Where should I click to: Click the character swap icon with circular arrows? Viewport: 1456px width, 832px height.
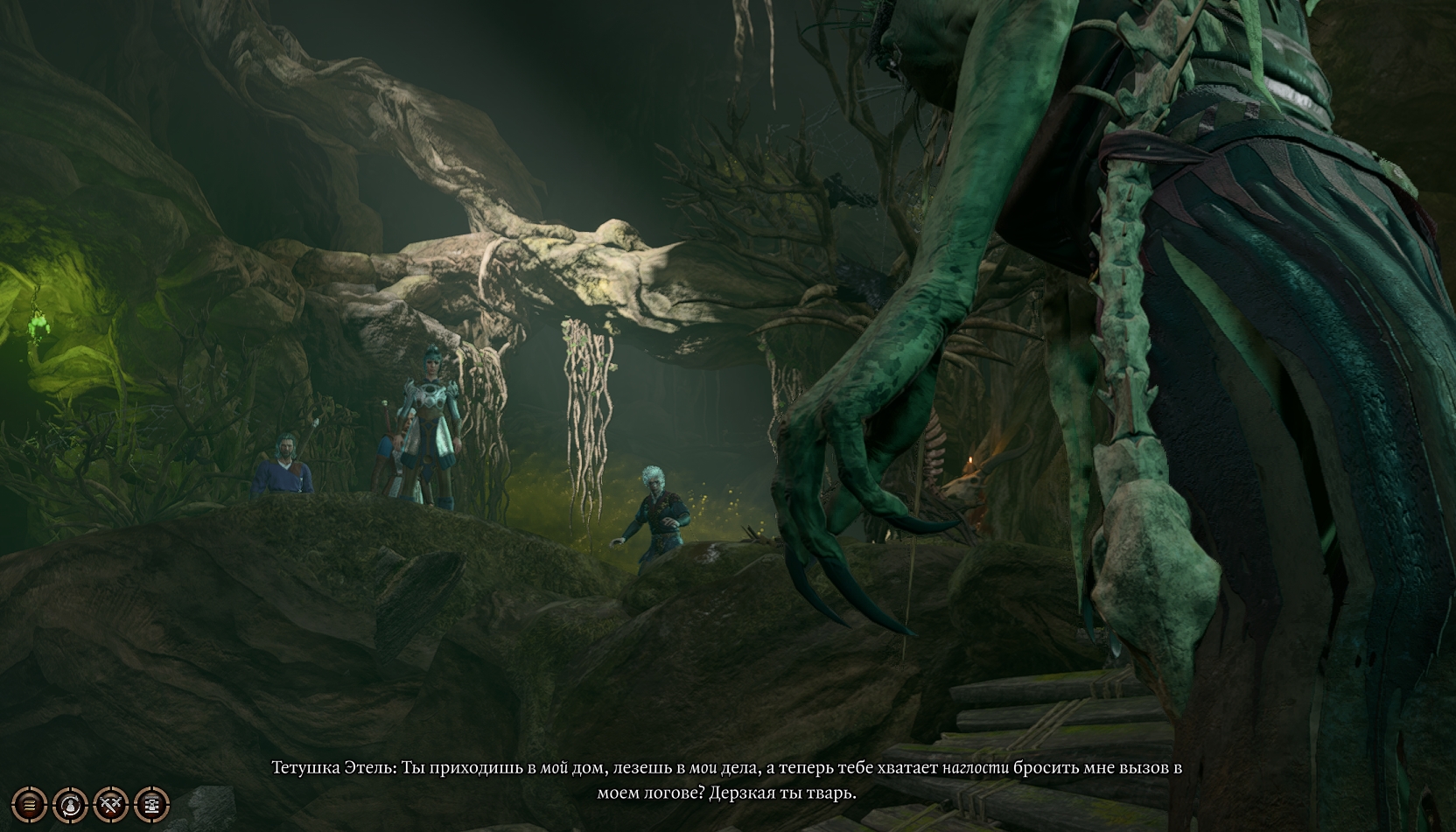click(x=70, y=803)
